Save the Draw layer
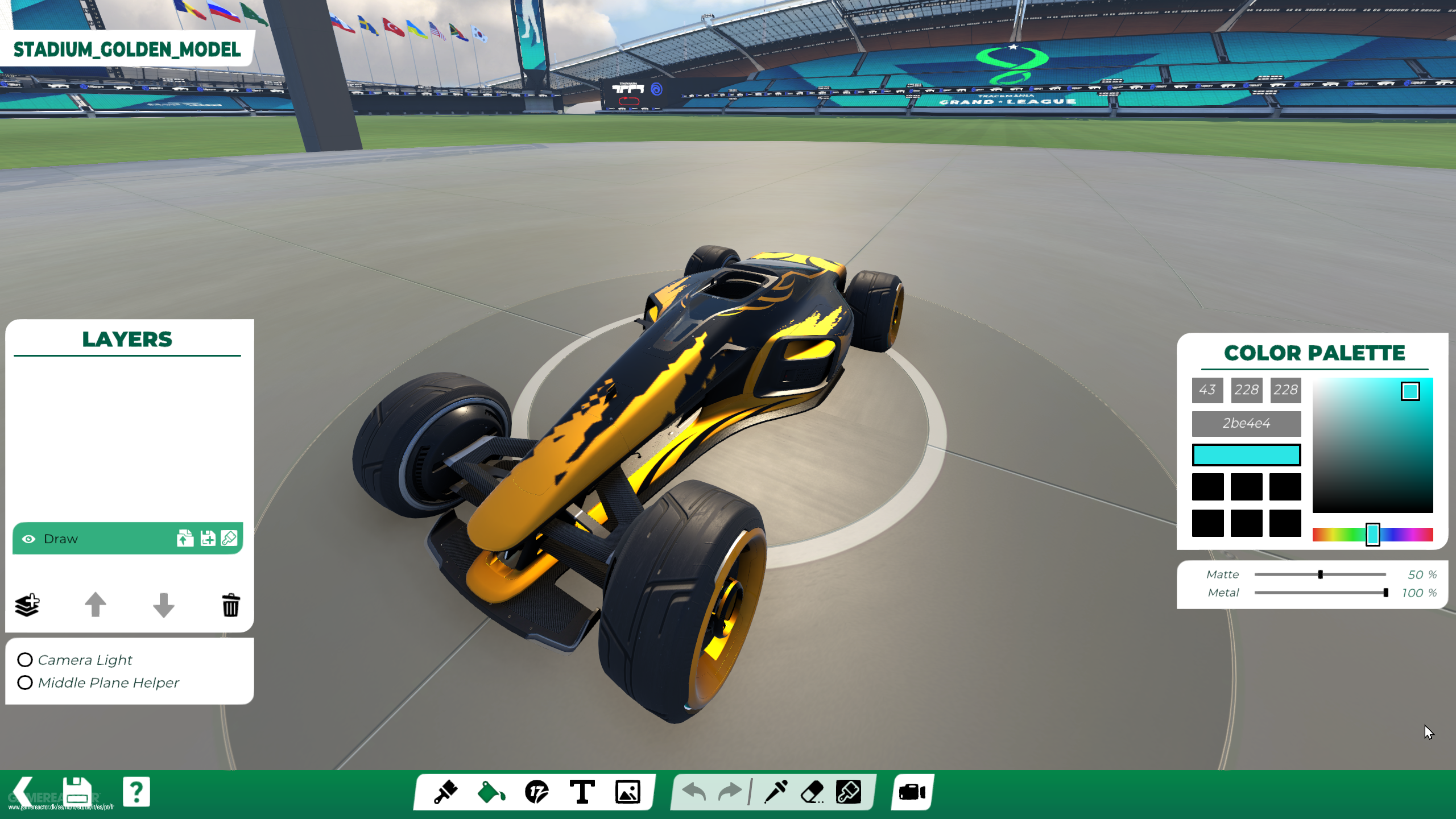 [207, 538]
